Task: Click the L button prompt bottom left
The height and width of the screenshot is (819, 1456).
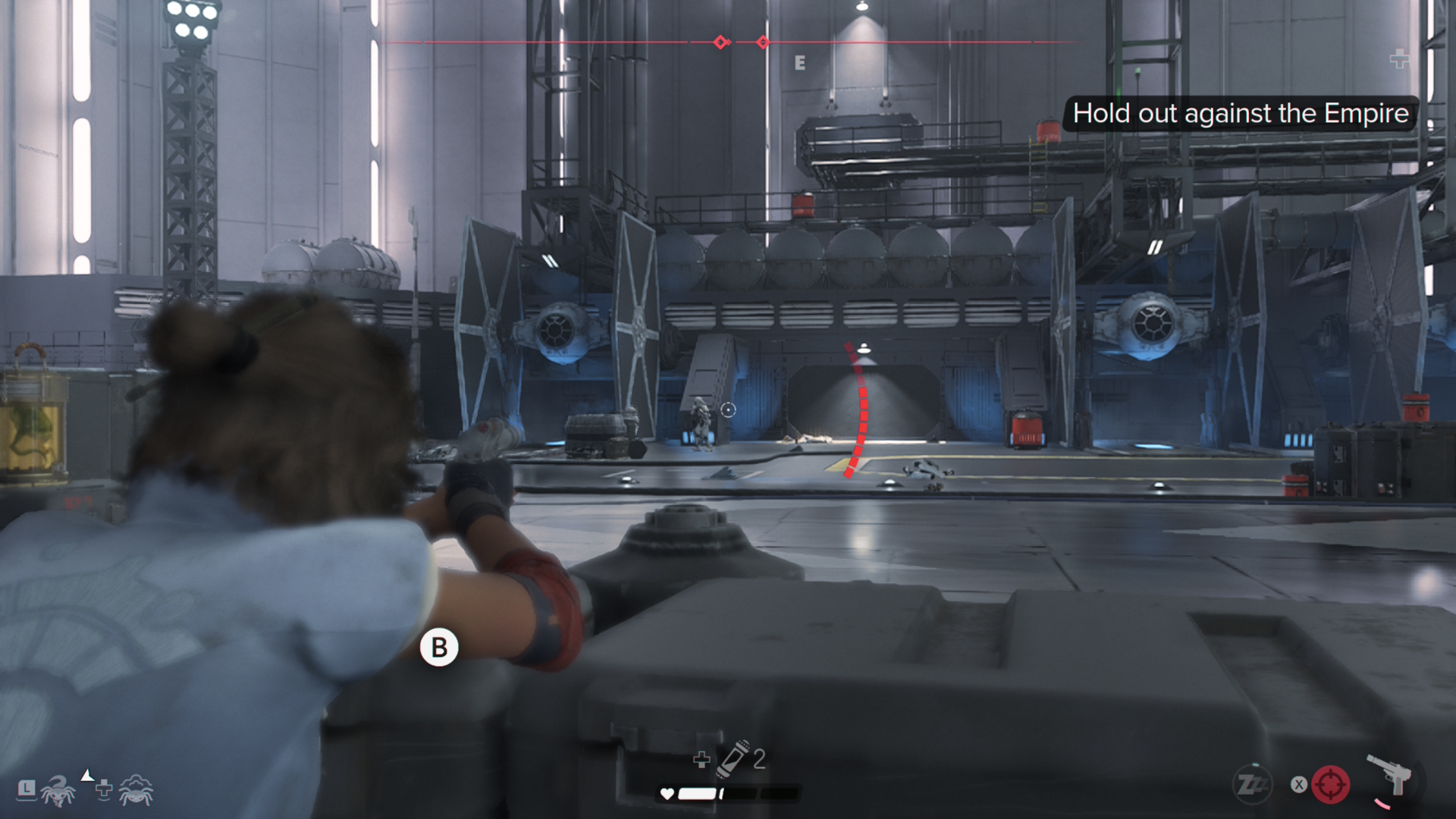Action: (x=28, y=791)
